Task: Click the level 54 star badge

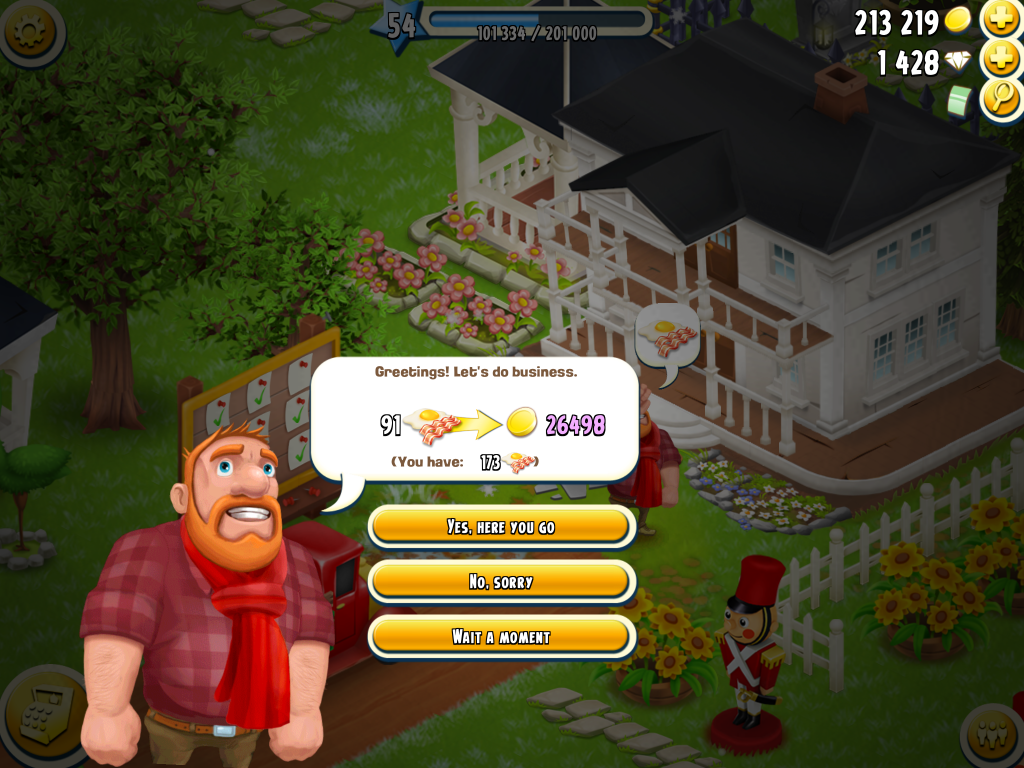Action: click(x=400, y=25)
